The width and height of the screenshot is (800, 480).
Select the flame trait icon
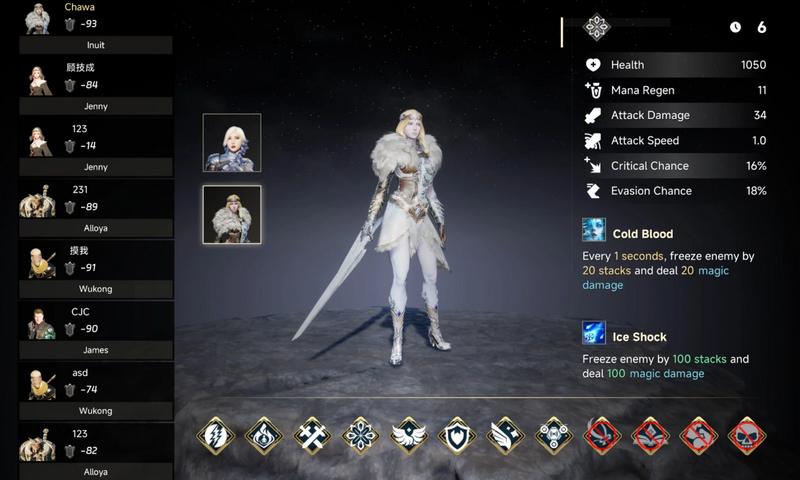(264, 436)
